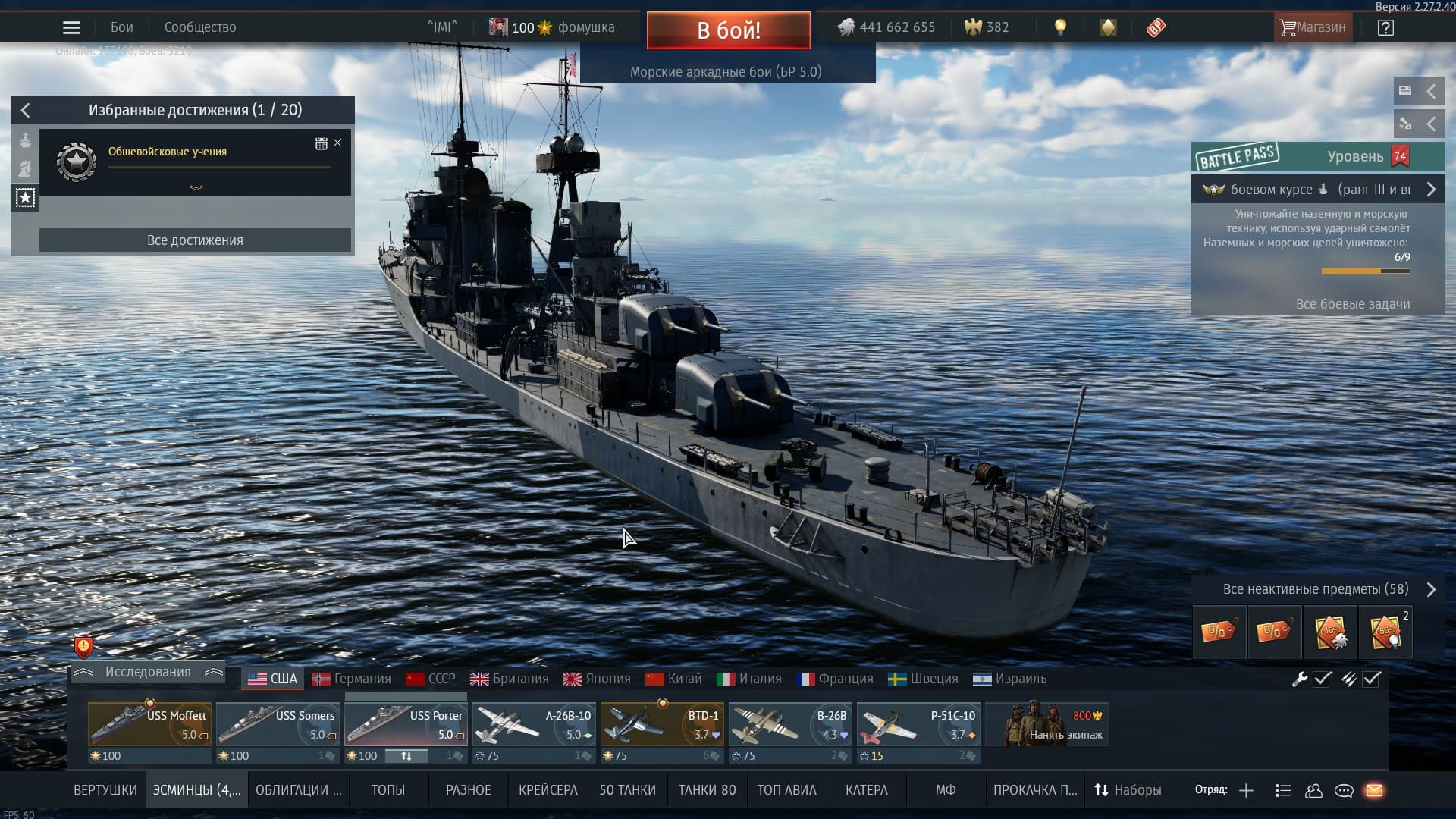Change mode via «Морские аркадные бои» selector
The width and height of the screenshot is (1456, 819).
tap(726, 72)
